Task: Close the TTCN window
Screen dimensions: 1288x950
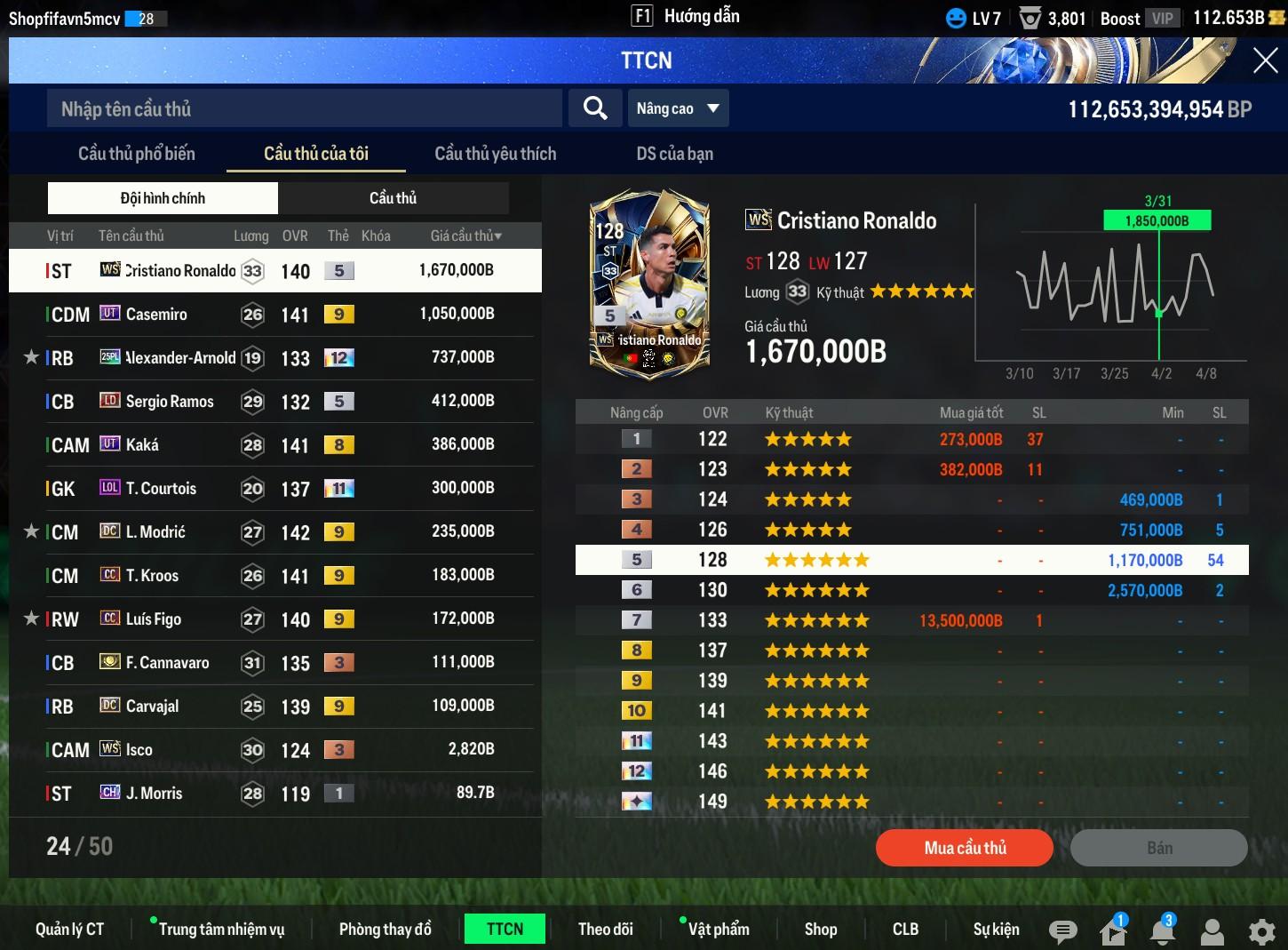Action: point(1265,60)
